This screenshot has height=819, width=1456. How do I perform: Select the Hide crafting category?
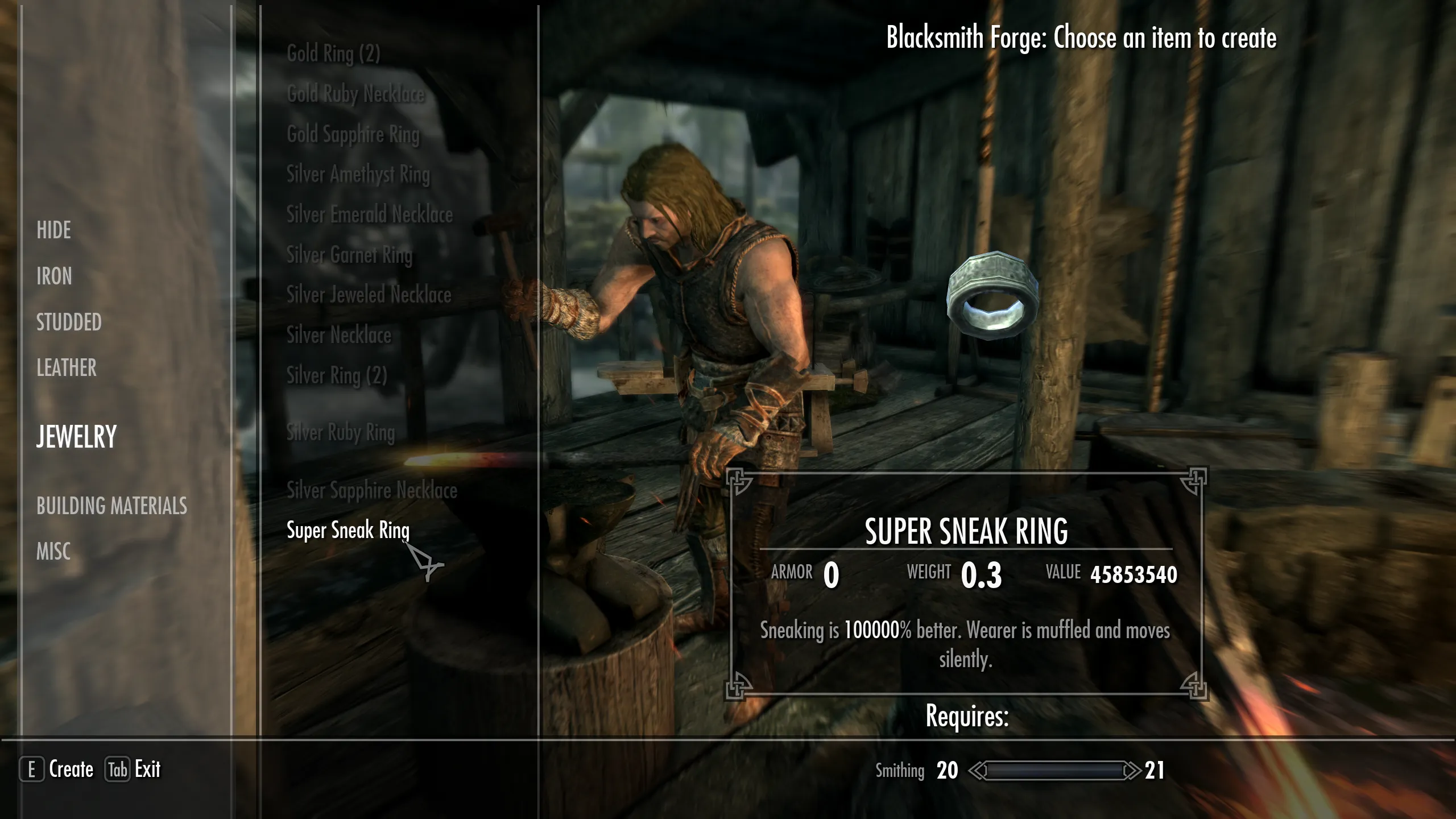click(54, 230)
